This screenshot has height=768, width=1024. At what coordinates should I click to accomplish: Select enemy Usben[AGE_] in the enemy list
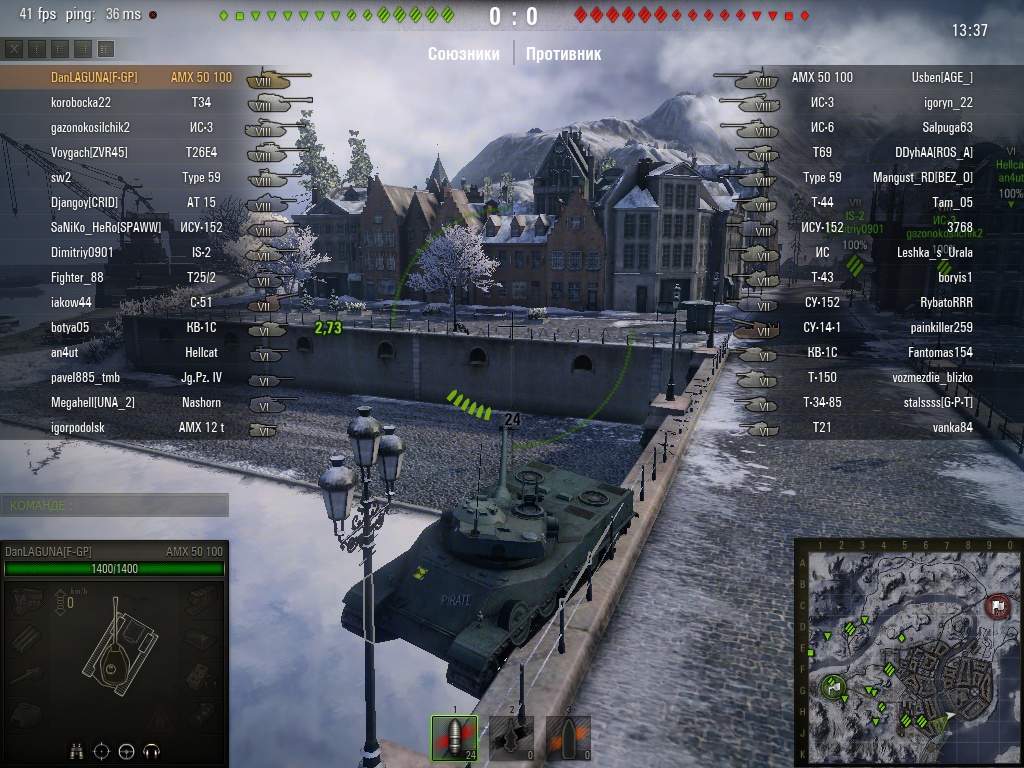click(x=941, y=77)
